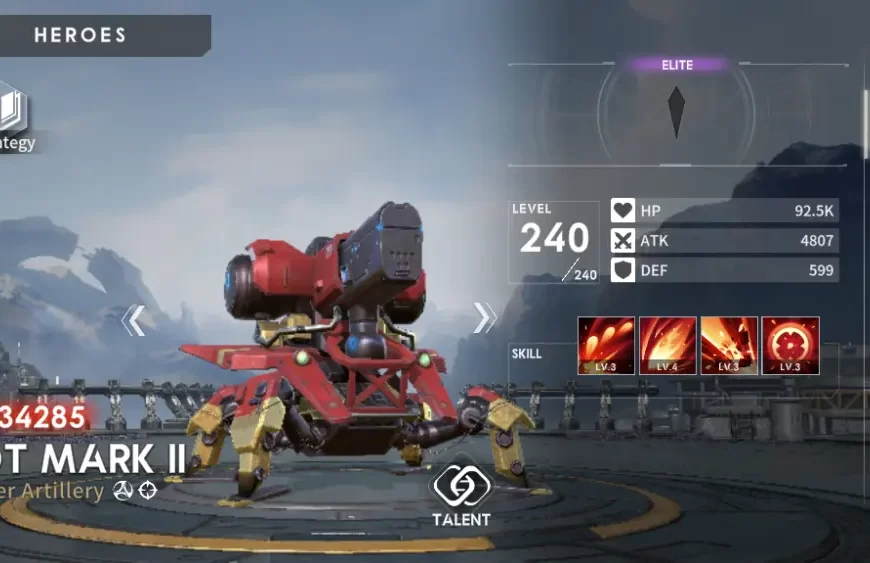Switch to the next hero
870x563 pixels.
(485, 318)
